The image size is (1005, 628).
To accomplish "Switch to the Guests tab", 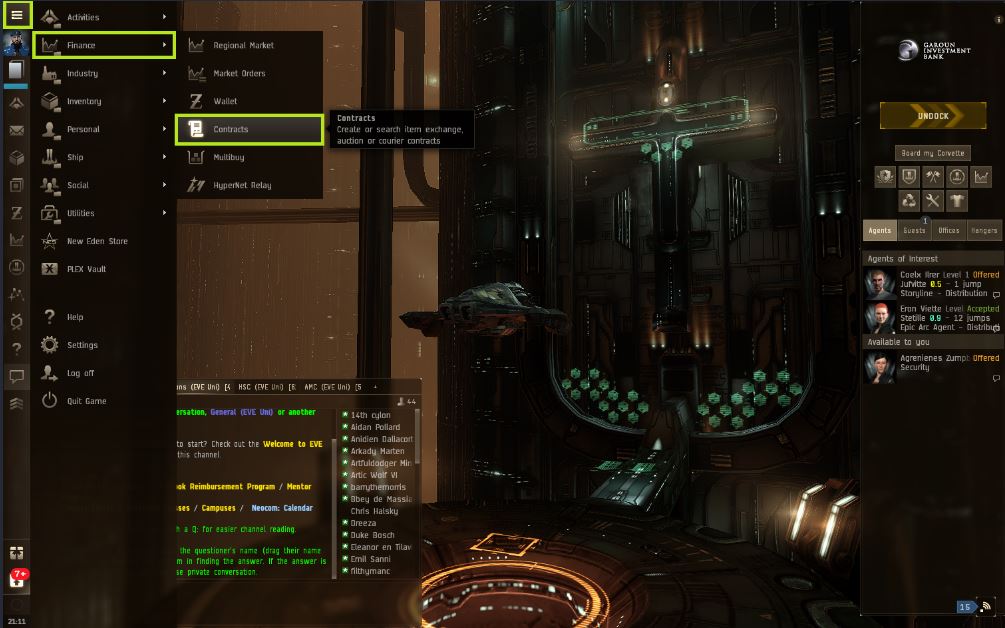I will point(913,231).
